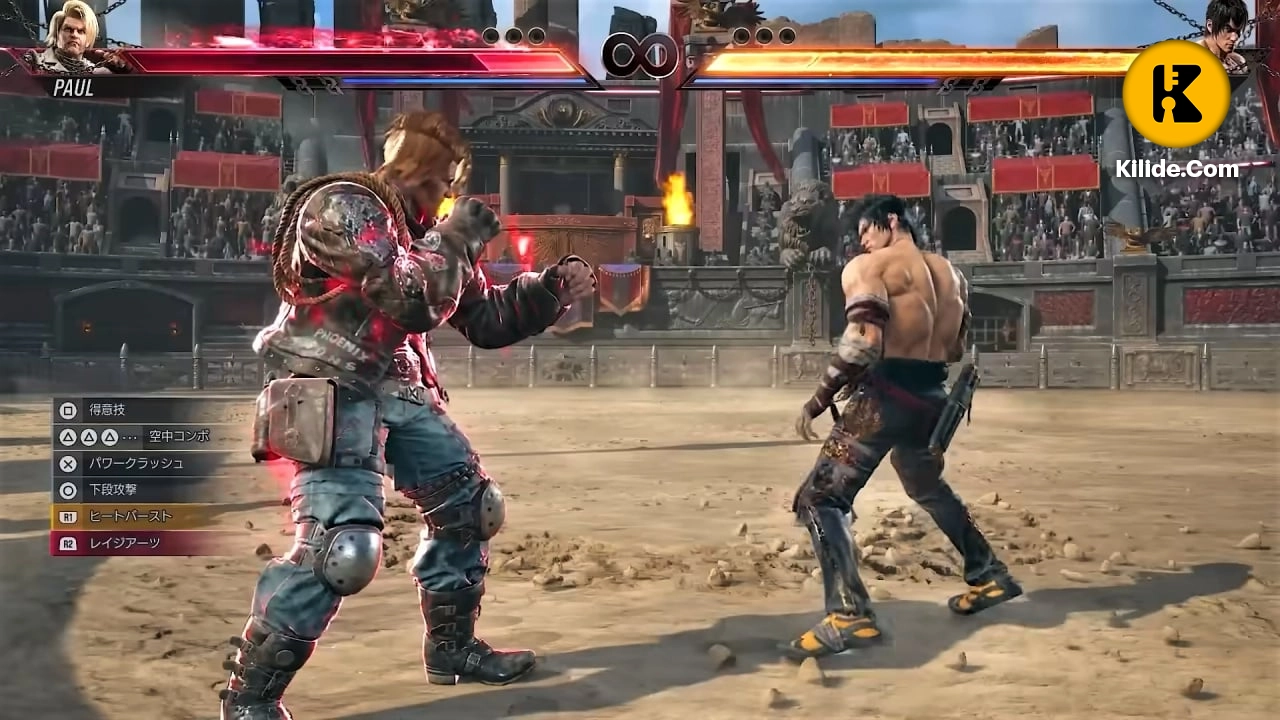Viewport: 1280px width, 720px height.
Task: Click the R2 button icon for Rage Arts
Action: tap(68, 542)
